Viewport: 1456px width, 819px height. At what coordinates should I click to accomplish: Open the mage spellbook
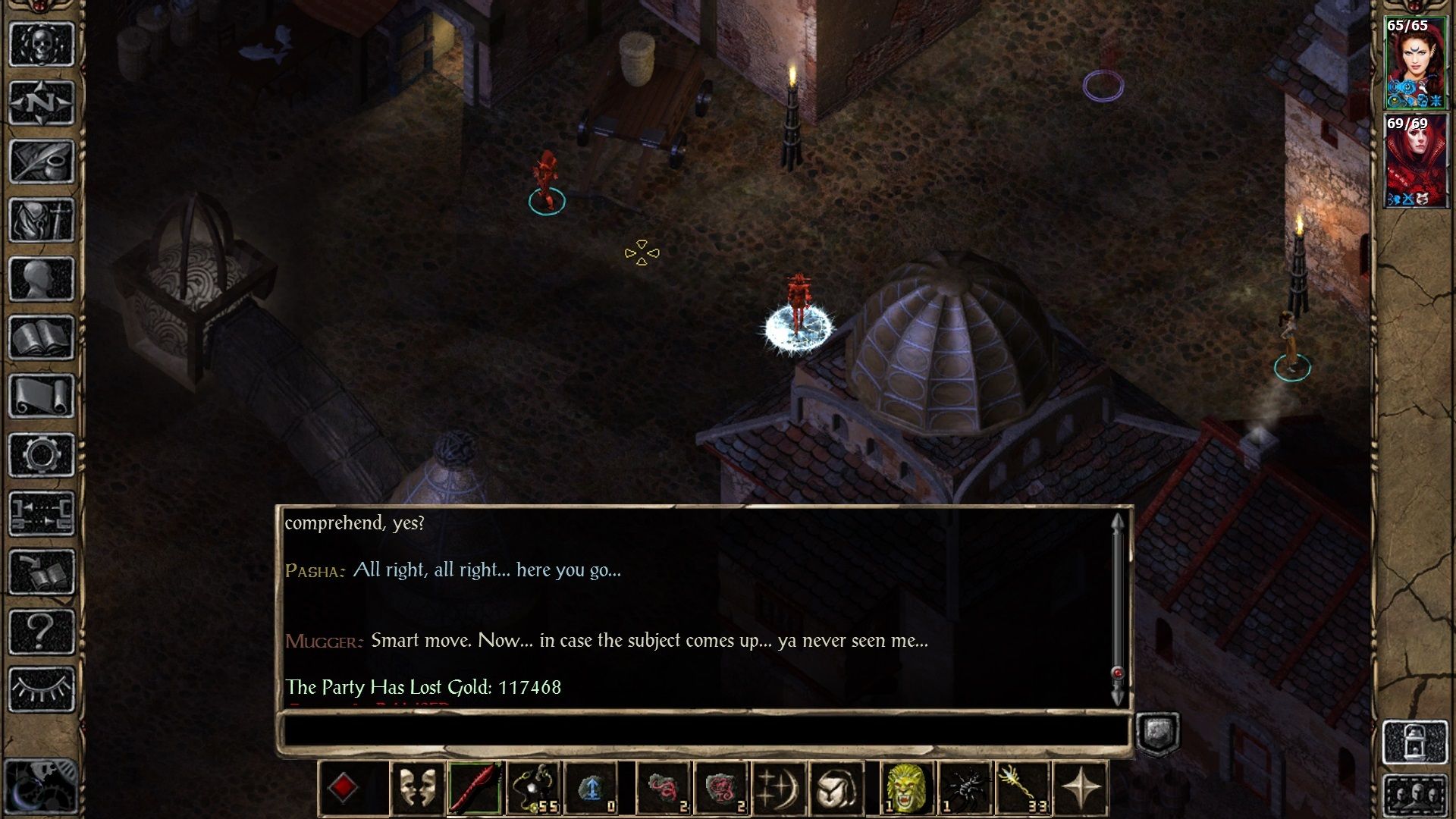(42, 337)
